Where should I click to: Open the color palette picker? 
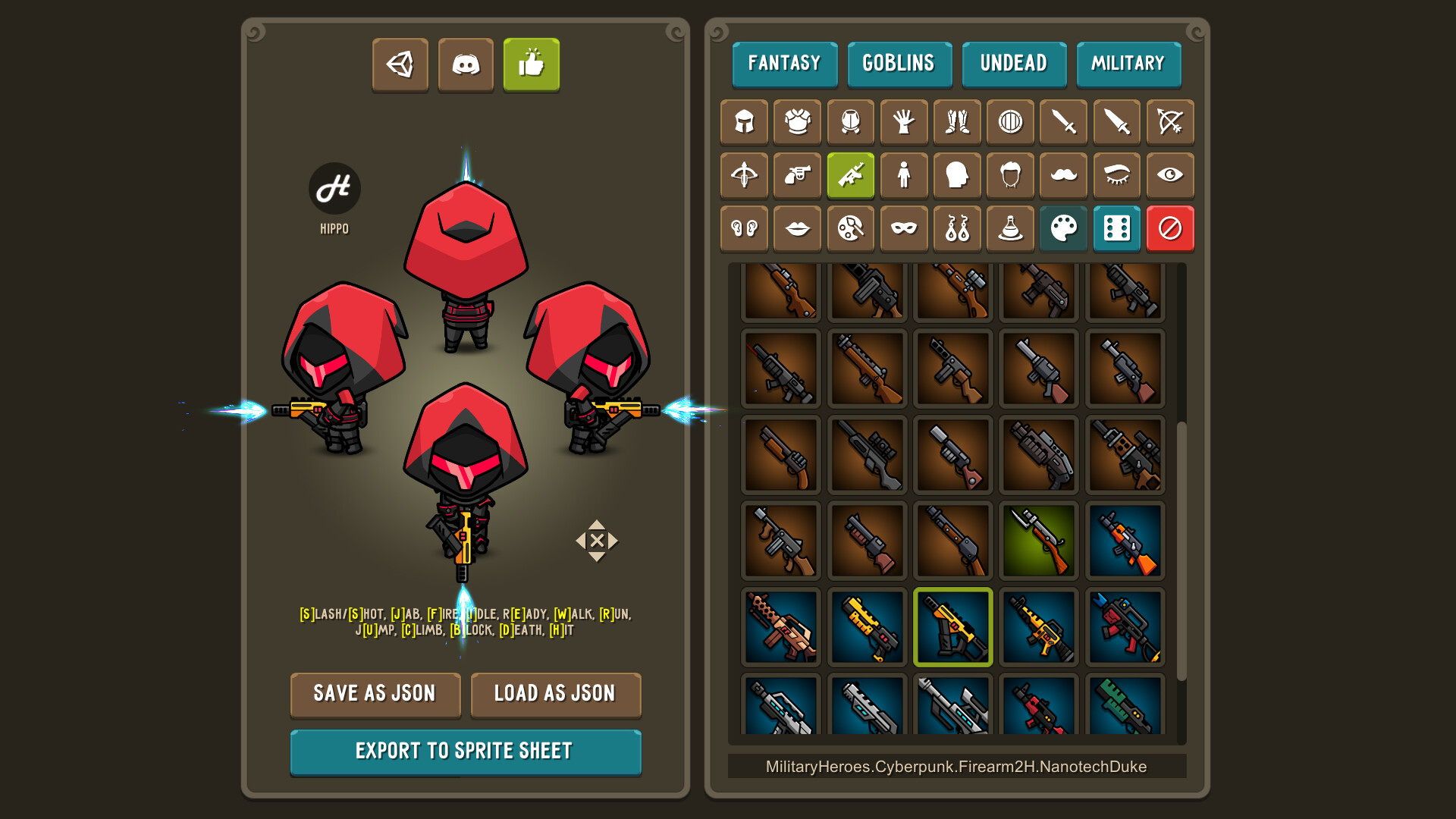tap(1062, 228)
